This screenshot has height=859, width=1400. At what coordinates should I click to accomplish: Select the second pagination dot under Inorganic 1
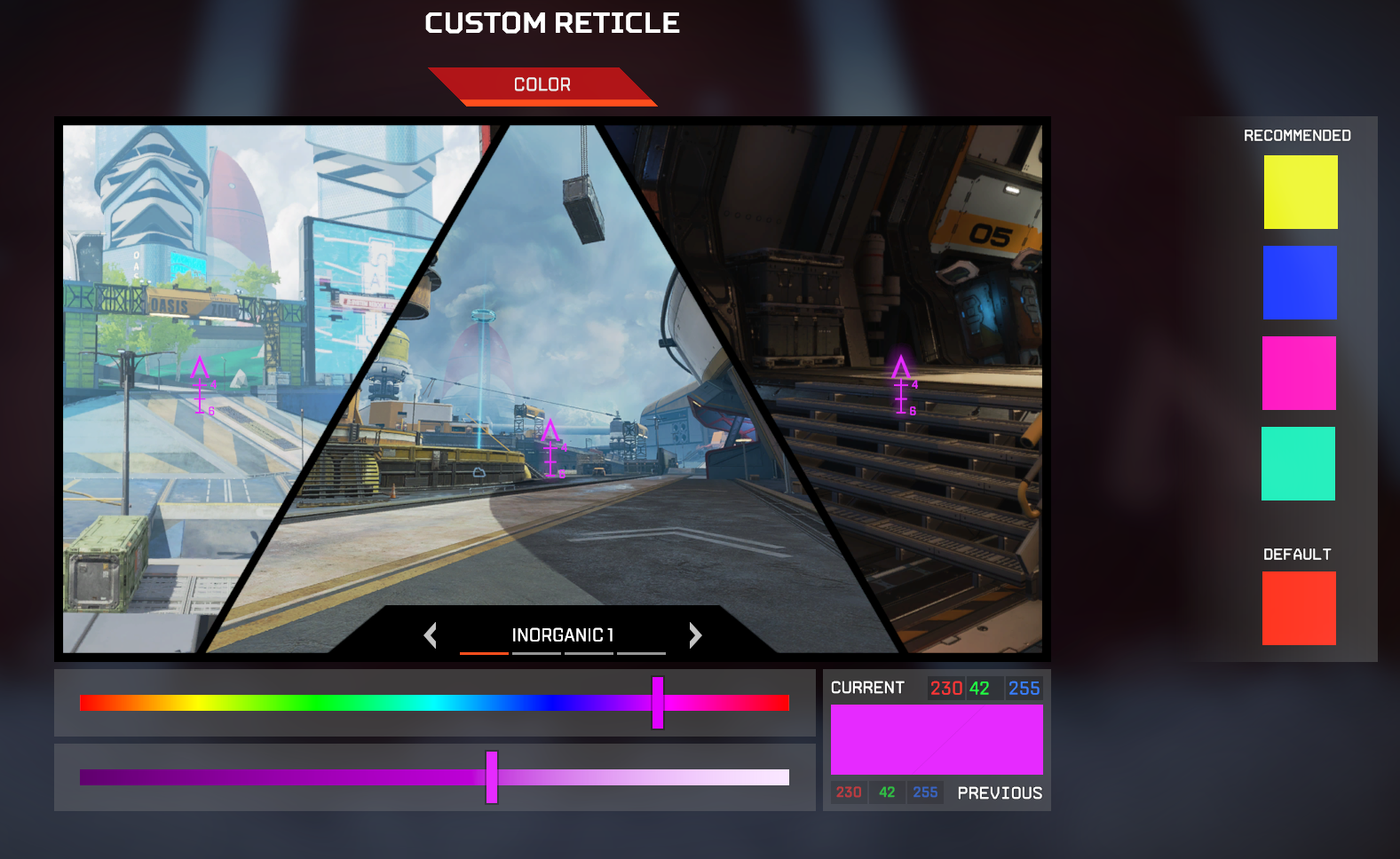[536, 653]
